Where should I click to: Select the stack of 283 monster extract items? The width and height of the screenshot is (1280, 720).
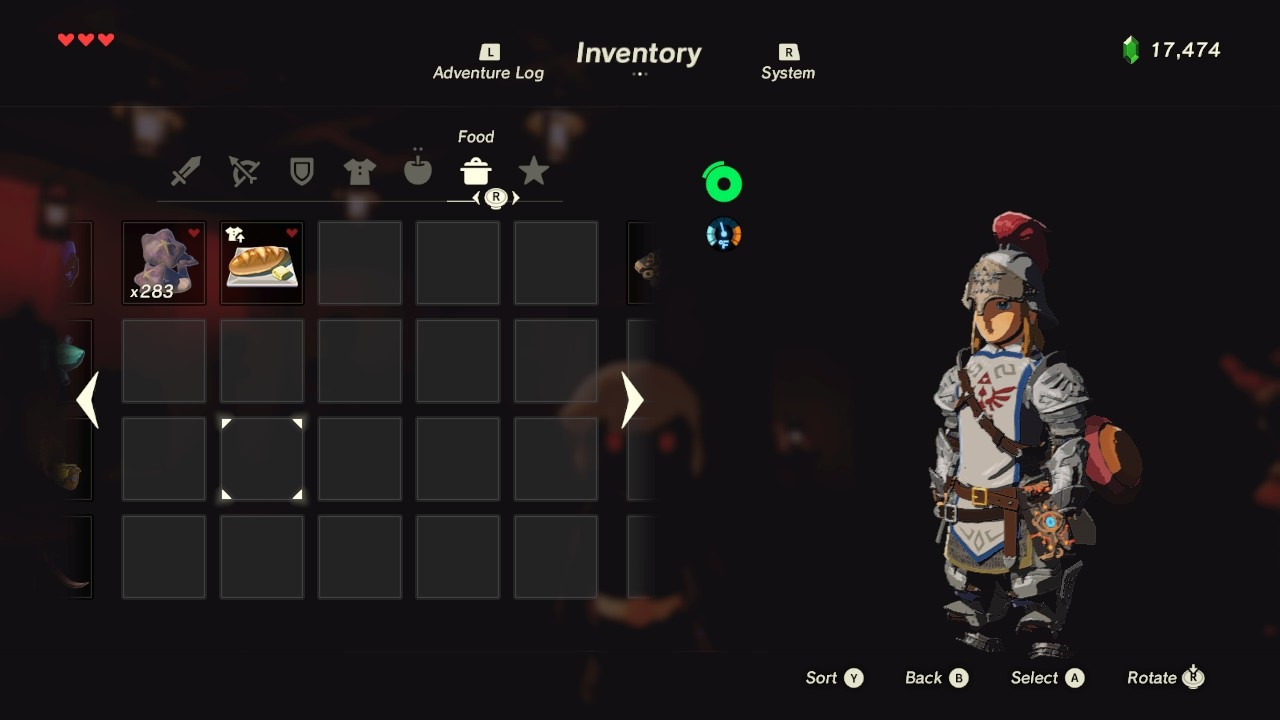click(x=163, y=262)
